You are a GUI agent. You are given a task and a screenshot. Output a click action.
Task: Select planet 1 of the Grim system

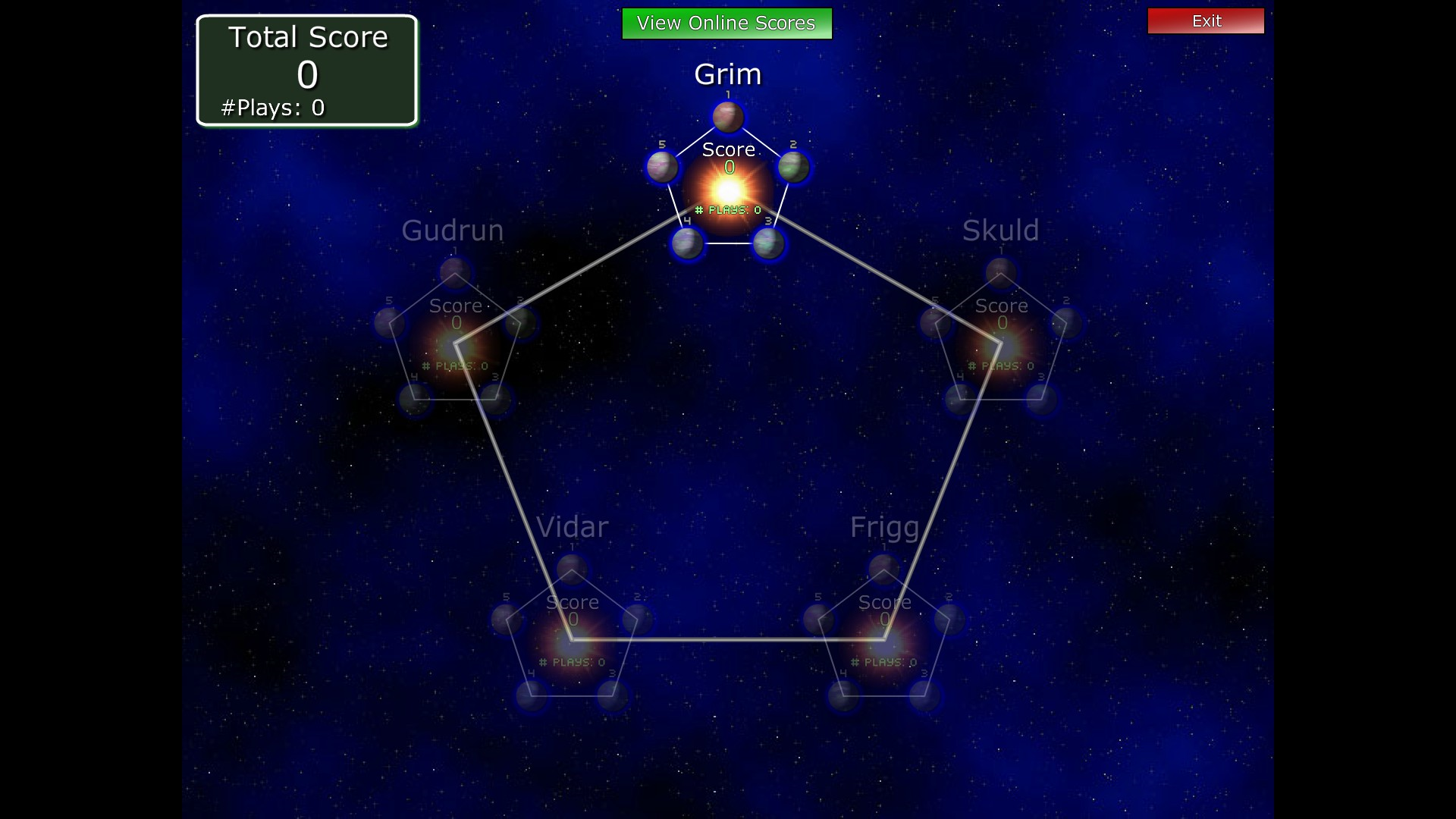(728, 118)
